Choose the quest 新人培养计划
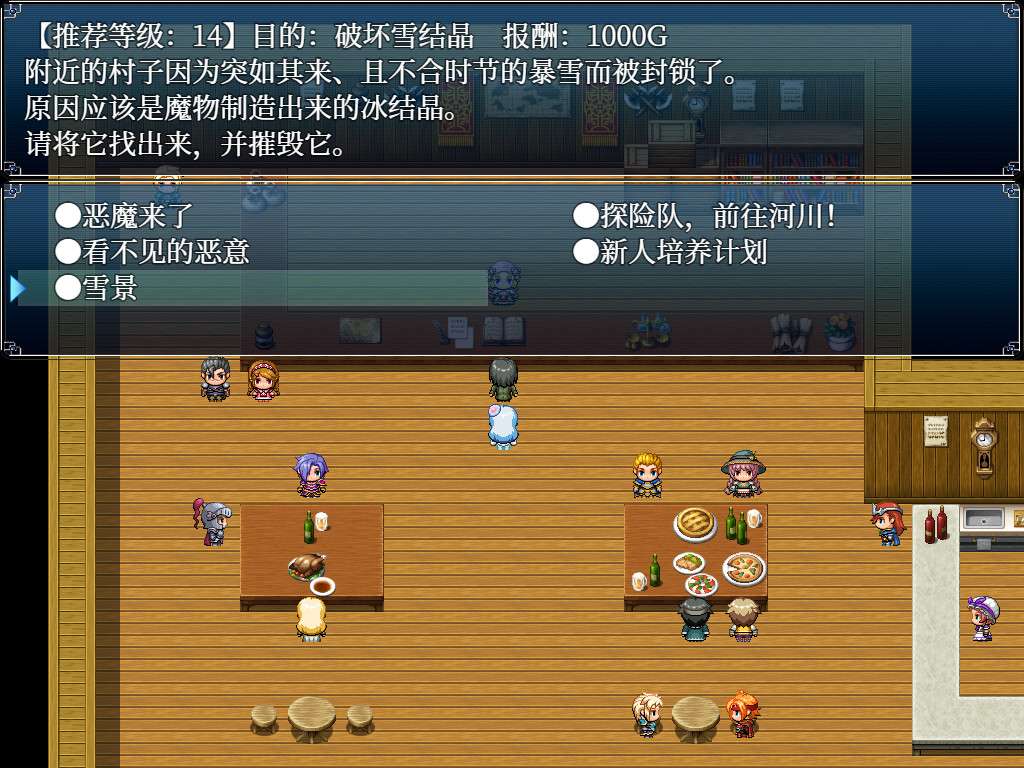 (x=670, y=251)
